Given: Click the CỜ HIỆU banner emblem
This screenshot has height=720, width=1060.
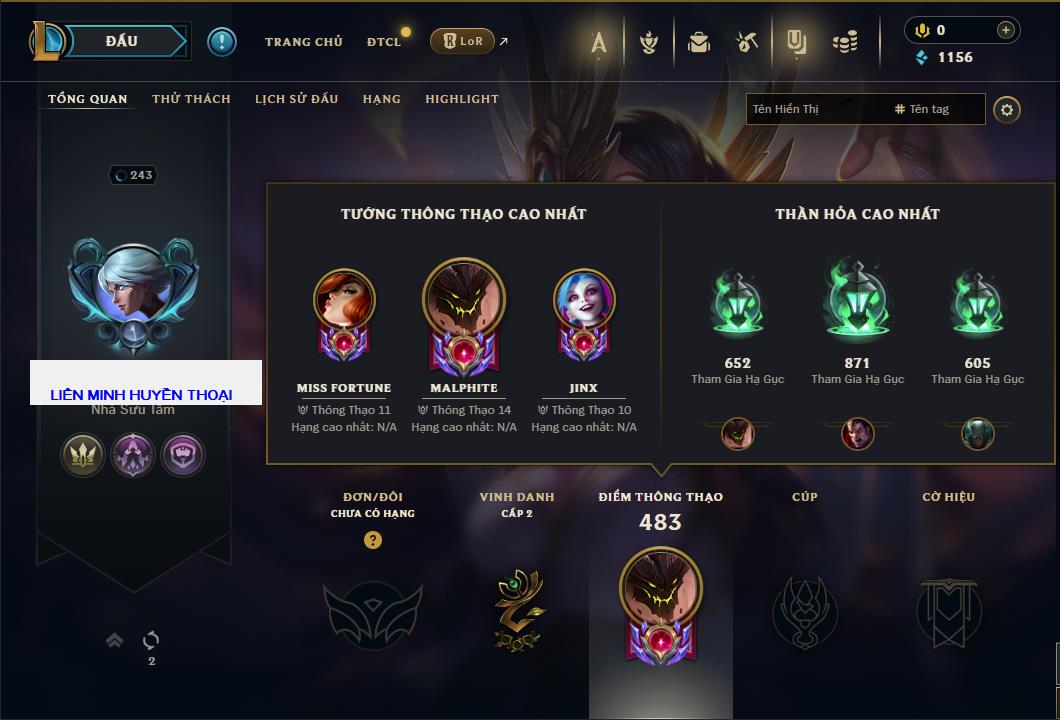Looking at the screenshot, I should tap(948, 610).
